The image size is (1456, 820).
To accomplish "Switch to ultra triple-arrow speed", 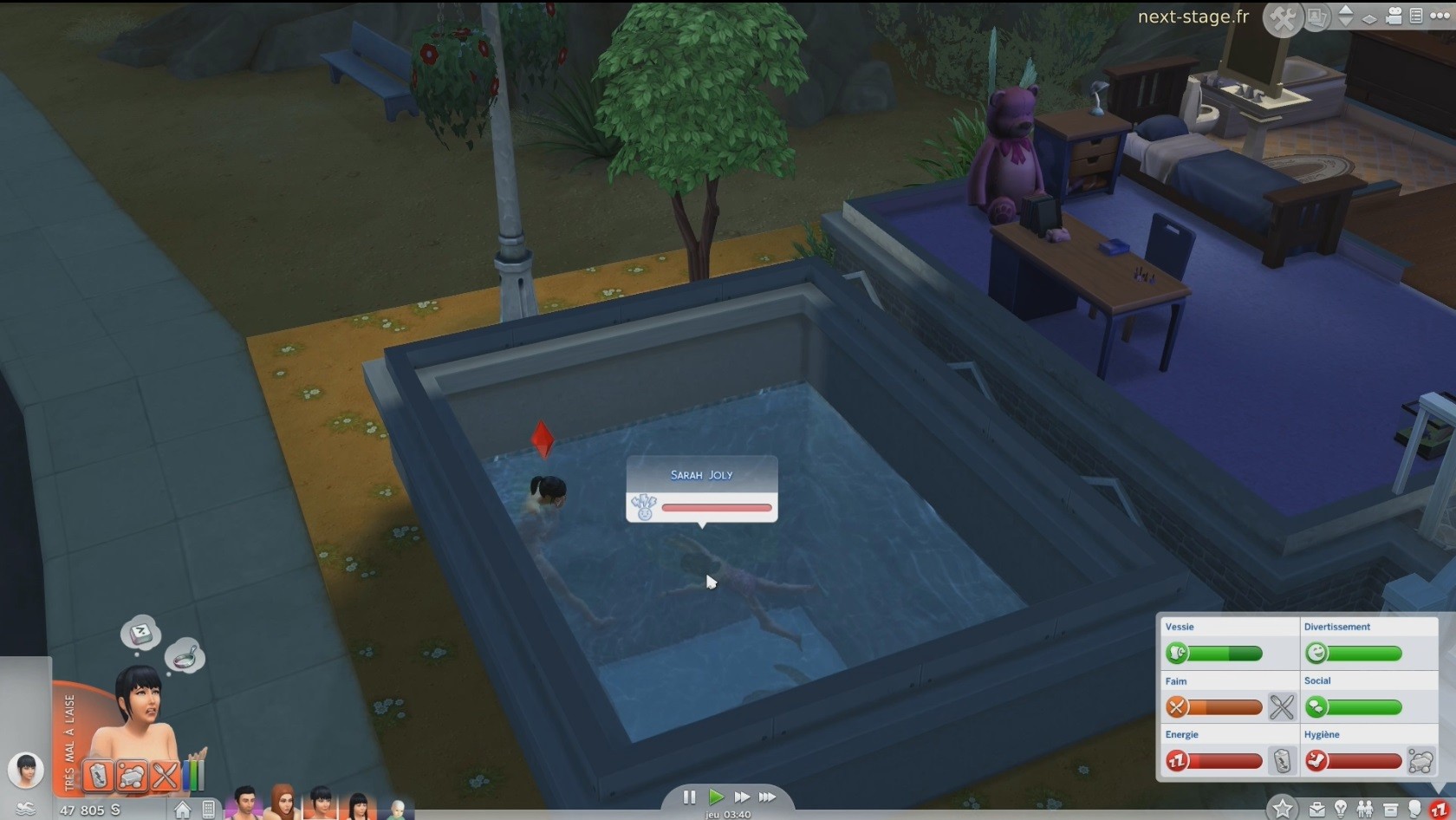I will [768, 797].
